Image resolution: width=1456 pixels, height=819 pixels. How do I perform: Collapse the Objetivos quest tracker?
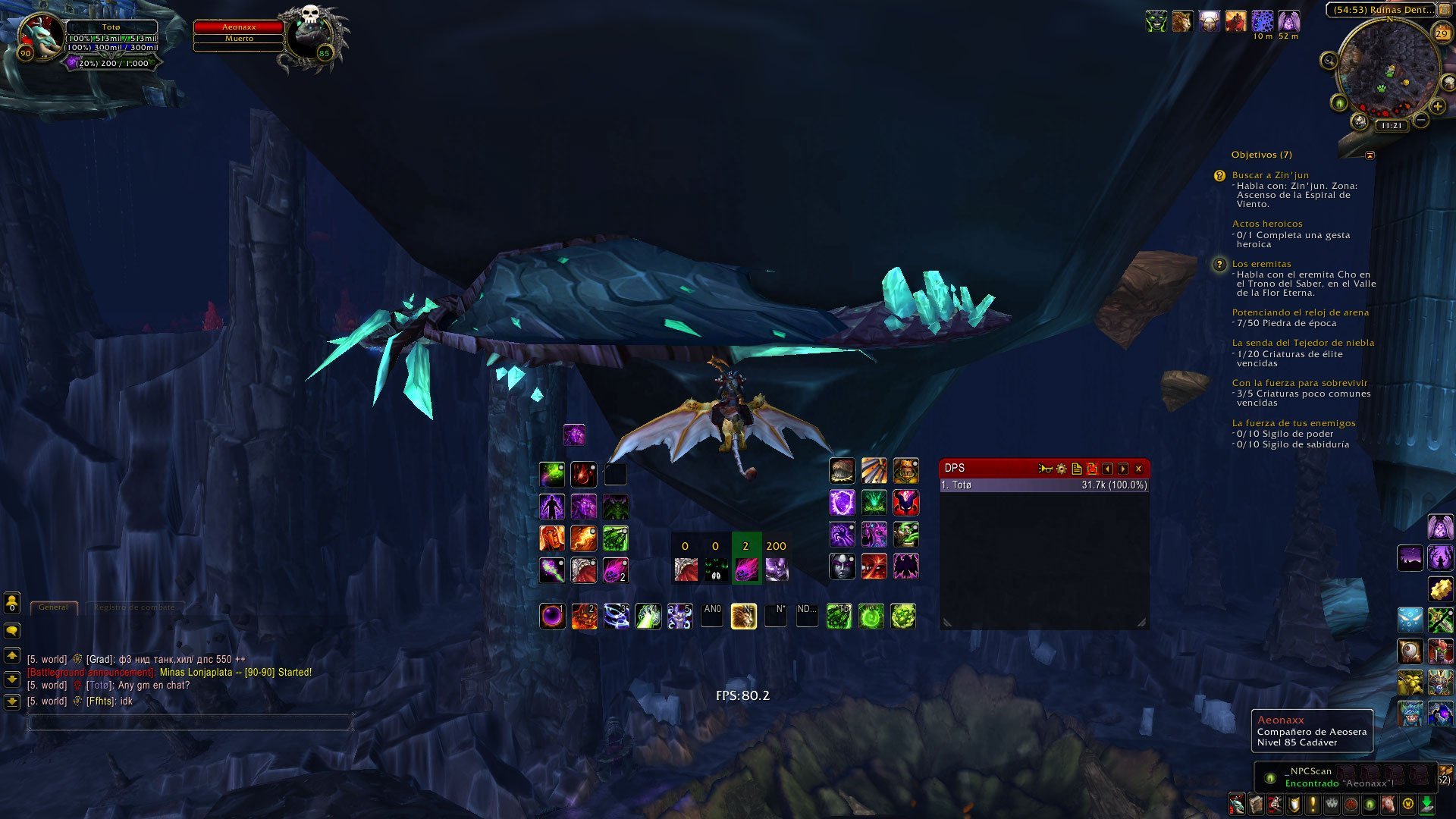pyautogui.click(x=1370, y=155)
